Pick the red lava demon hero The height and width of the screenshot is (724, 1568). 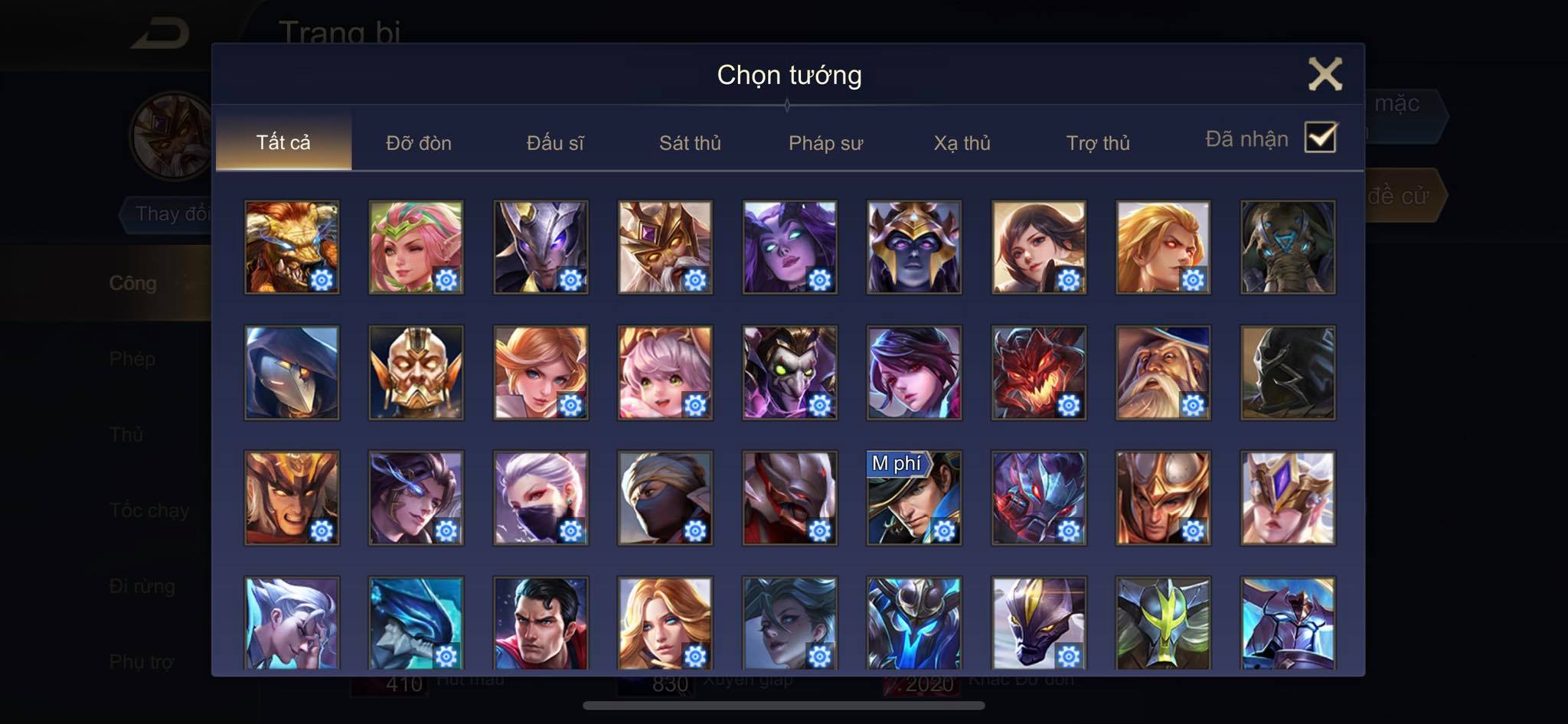(1038, 373)
